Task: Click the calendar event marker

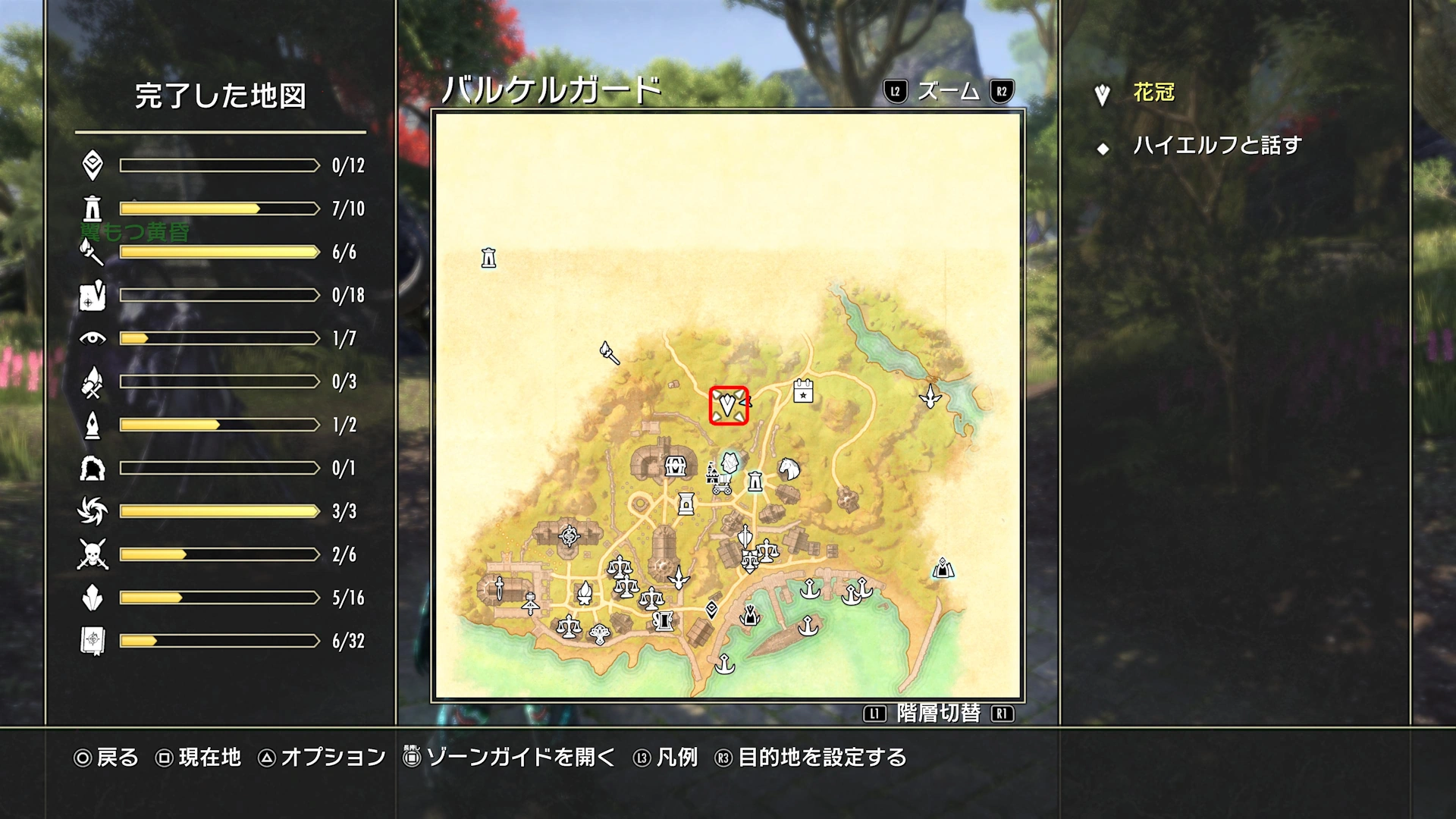Action: point(803,391)
